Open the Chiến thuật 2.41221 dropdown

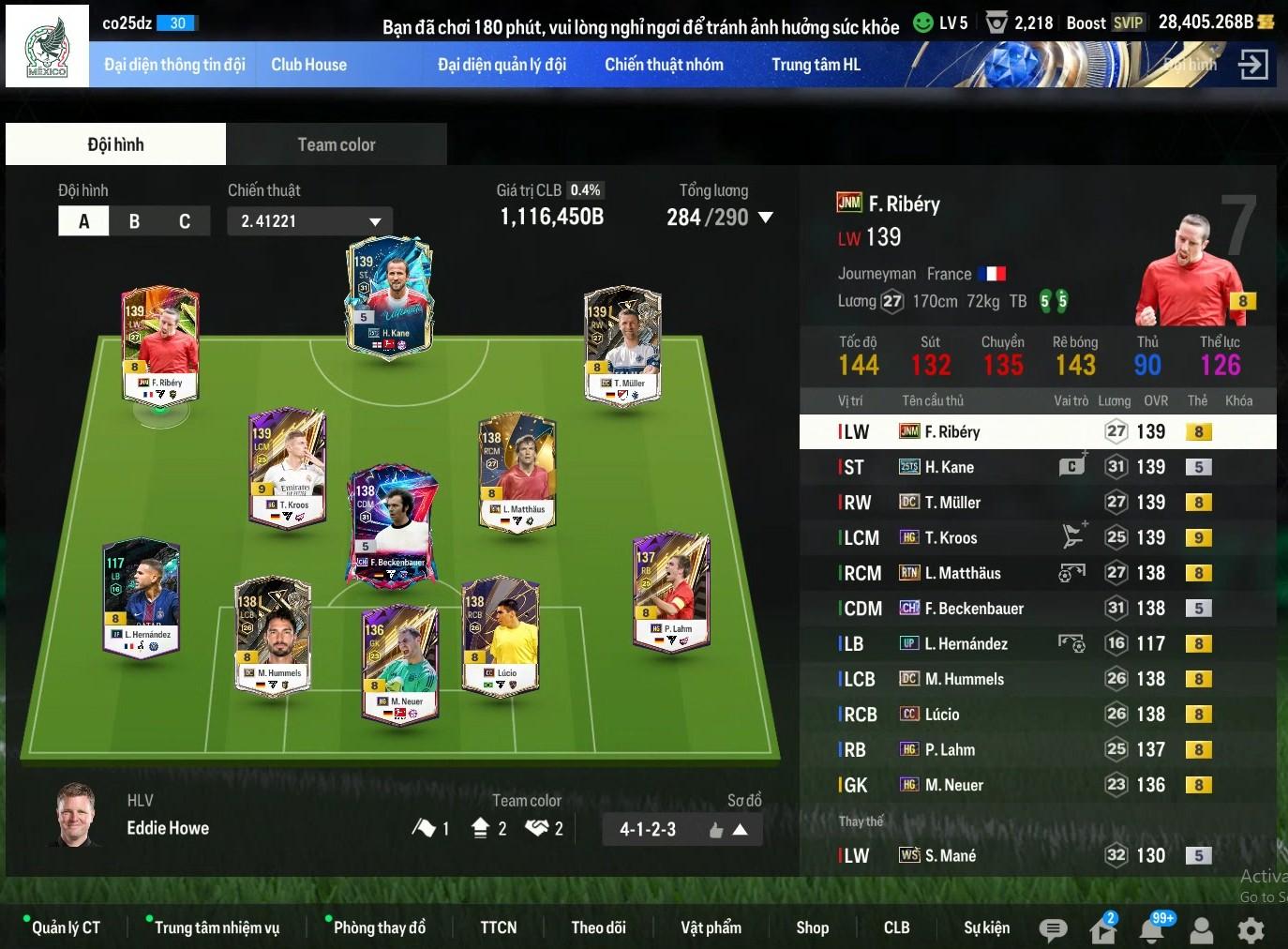pos(309,221)
